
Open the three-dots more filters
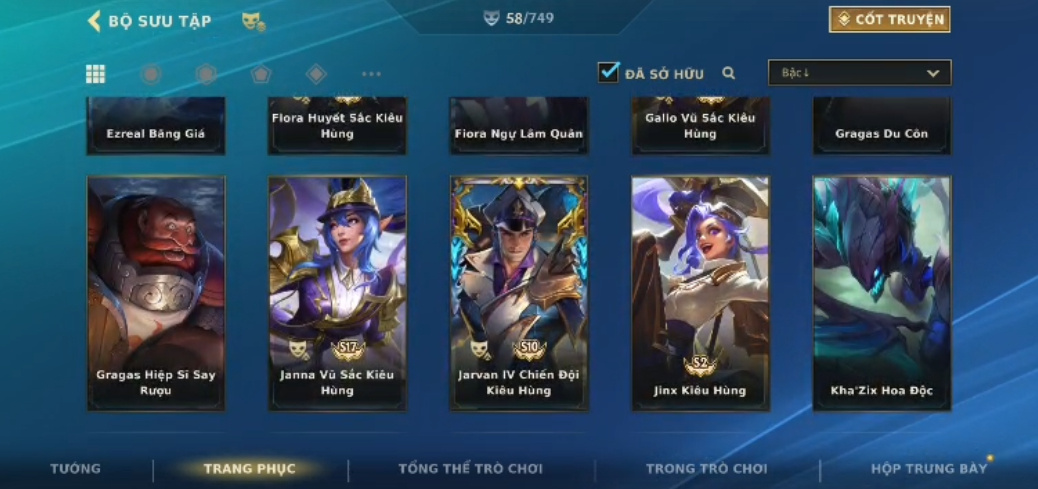371,73
